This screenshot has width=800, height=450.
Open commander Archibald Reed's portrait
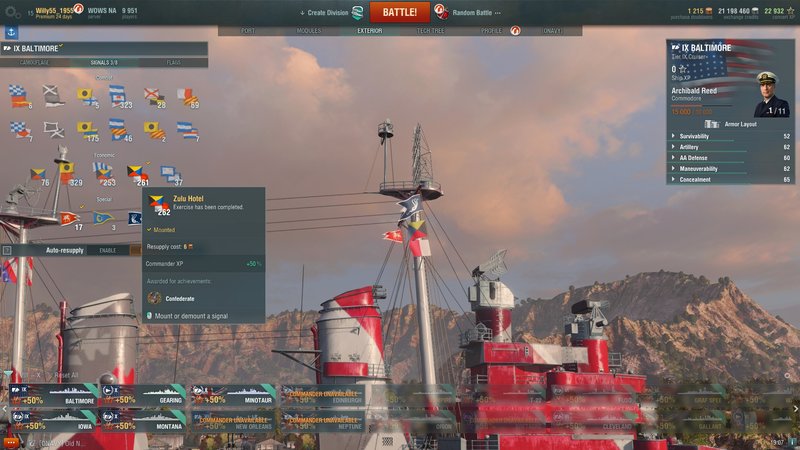point(771,97)
